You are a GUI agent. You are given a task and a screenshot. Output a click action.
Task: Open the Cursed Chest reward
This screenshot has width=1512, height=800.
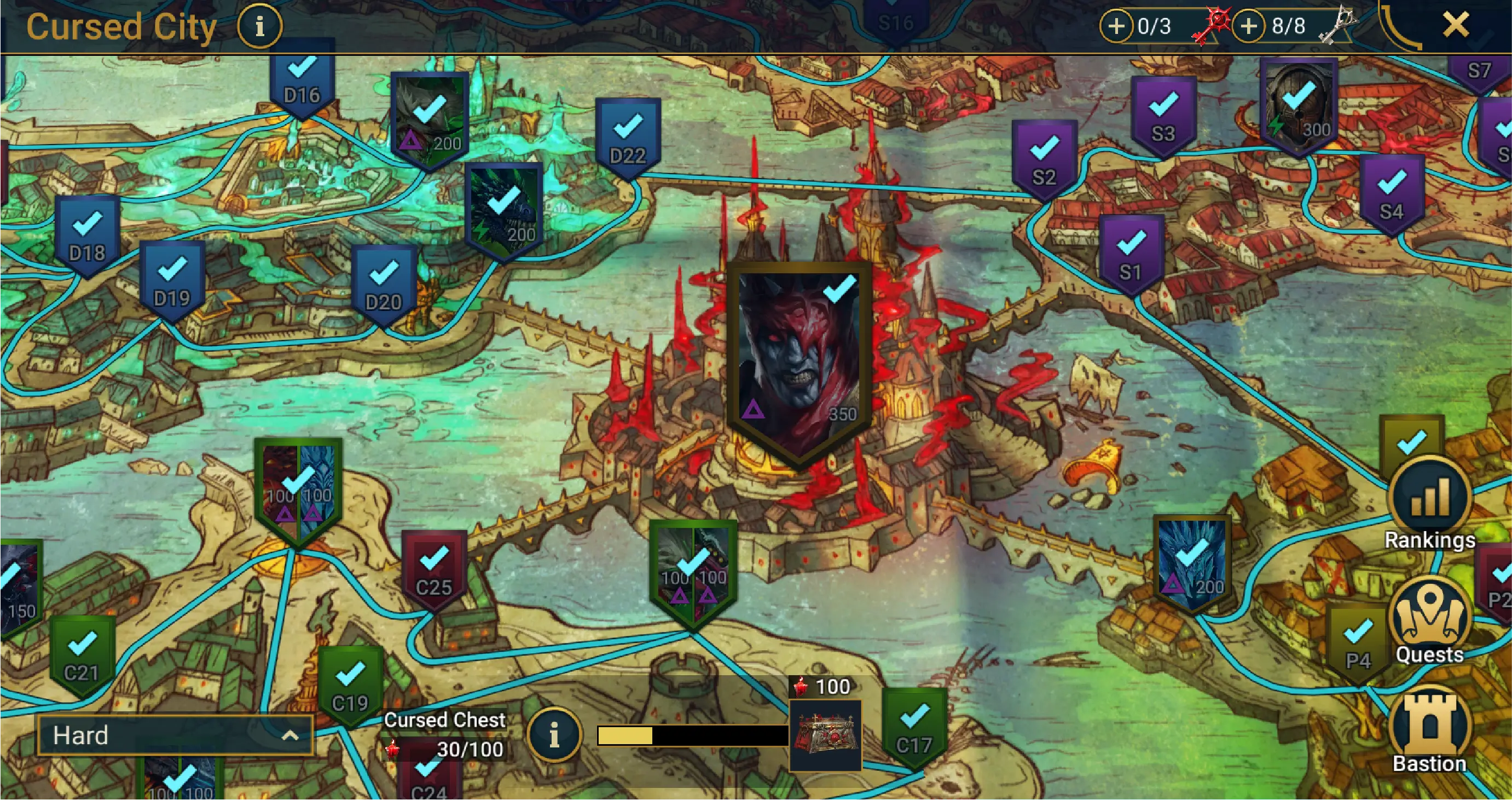tap(825, 734)
